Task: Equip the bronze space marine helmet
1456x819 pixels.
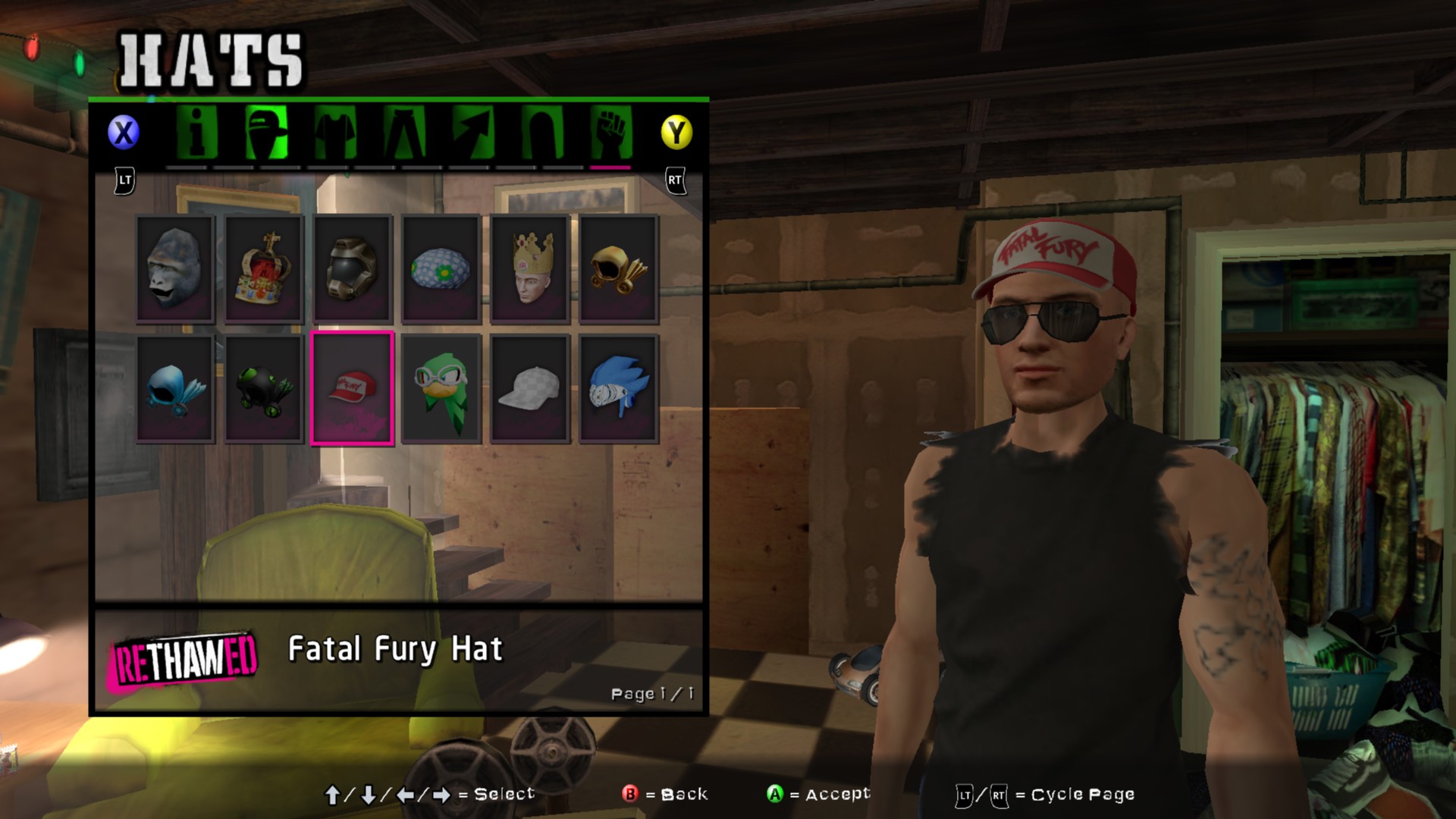Action: pos(353,269)
